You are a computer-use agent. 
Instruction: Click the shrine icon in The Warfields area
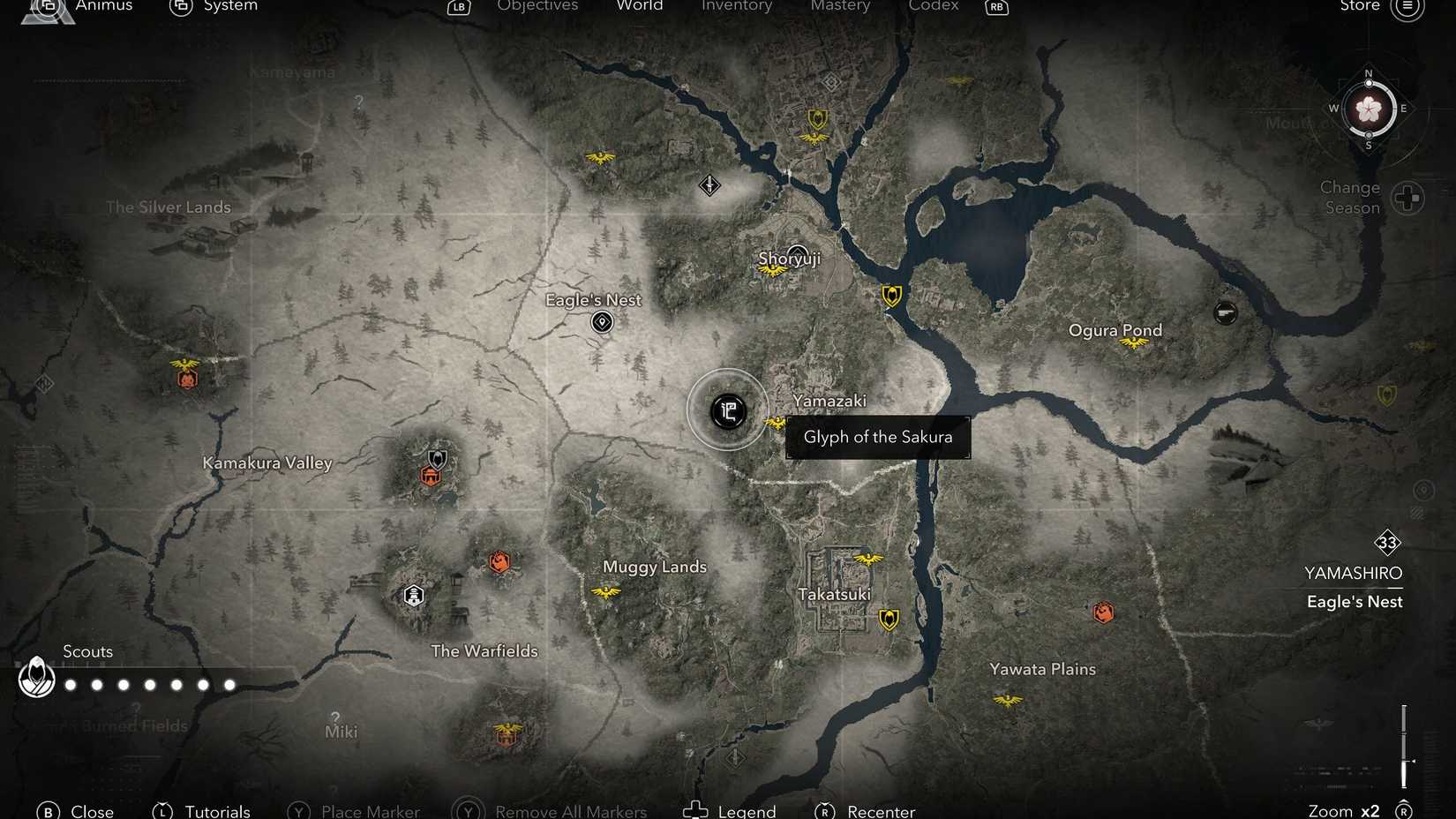click(413, 596)
